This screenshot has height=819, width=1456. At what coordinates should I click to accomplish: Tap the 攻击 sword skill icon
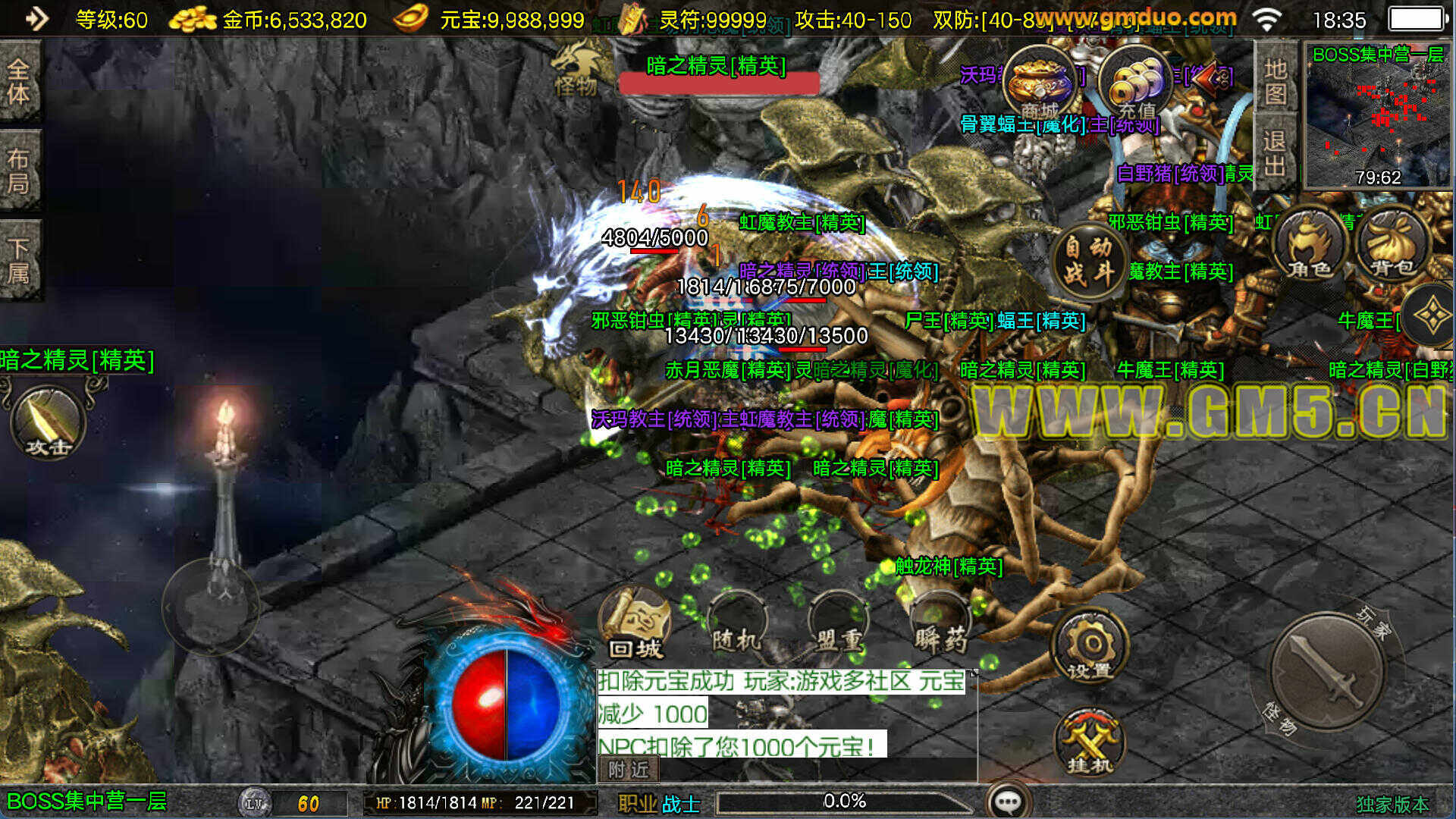click(48, 422)
